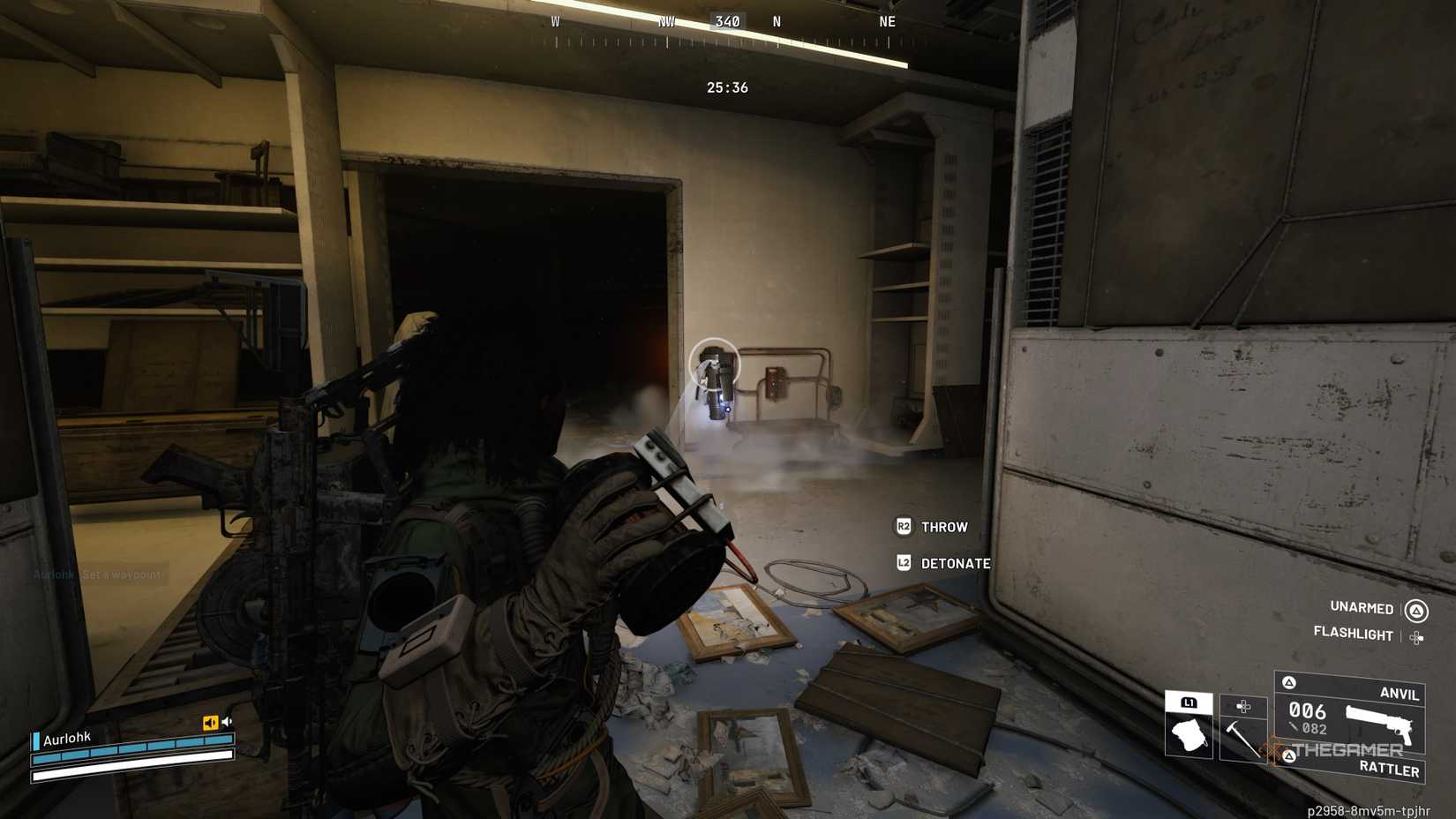Click the d-pad icon above the pickaxe
Screen dimensions: 1456x819
tap(1243, 707)
